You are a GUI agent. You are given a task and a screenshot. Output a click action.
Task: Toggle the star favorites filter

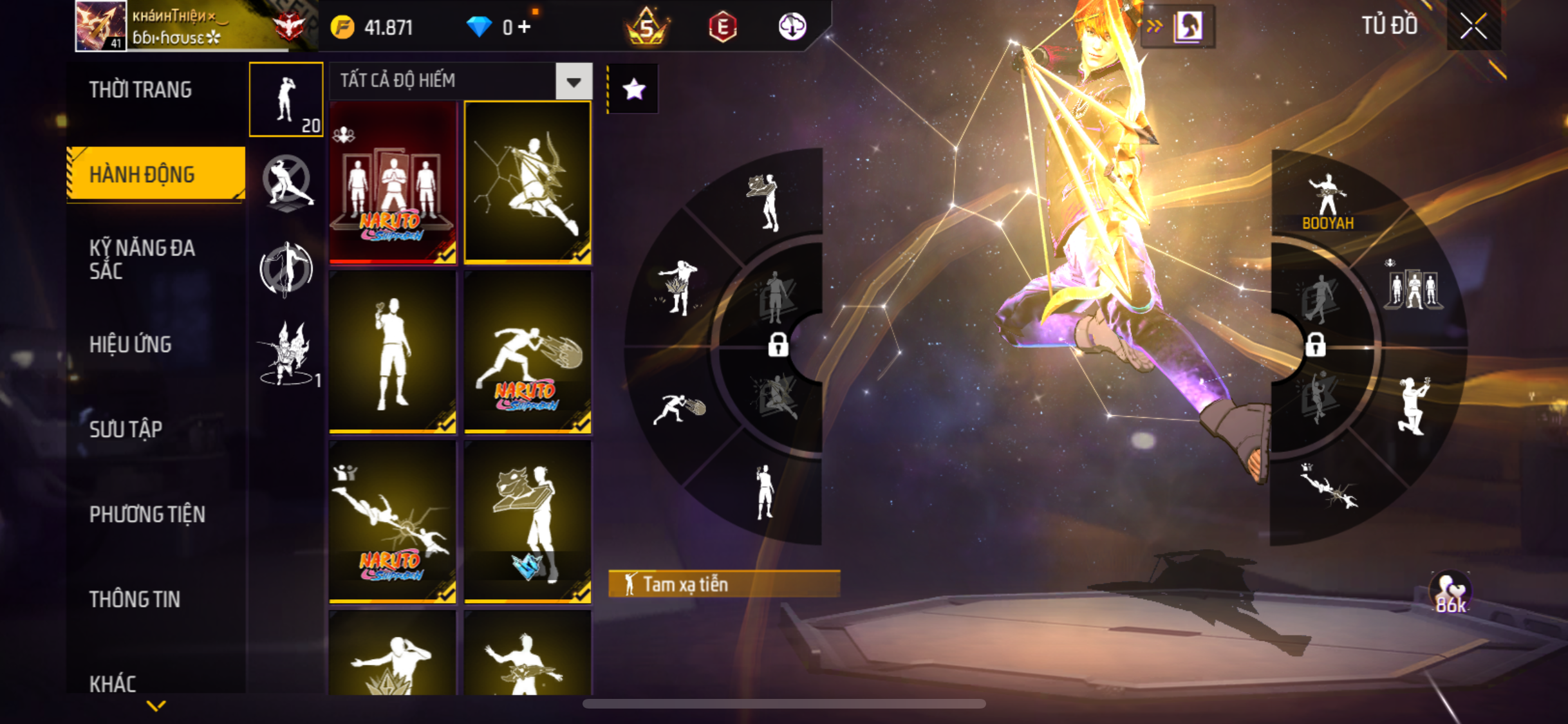(x=633, y=89)
